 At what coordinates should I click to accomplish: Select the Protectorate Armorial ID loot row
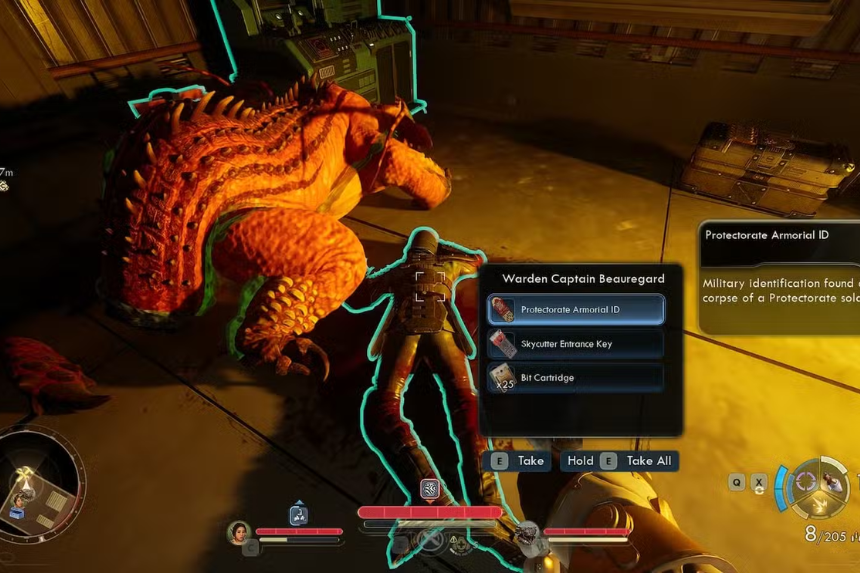[x=575, y=310]
